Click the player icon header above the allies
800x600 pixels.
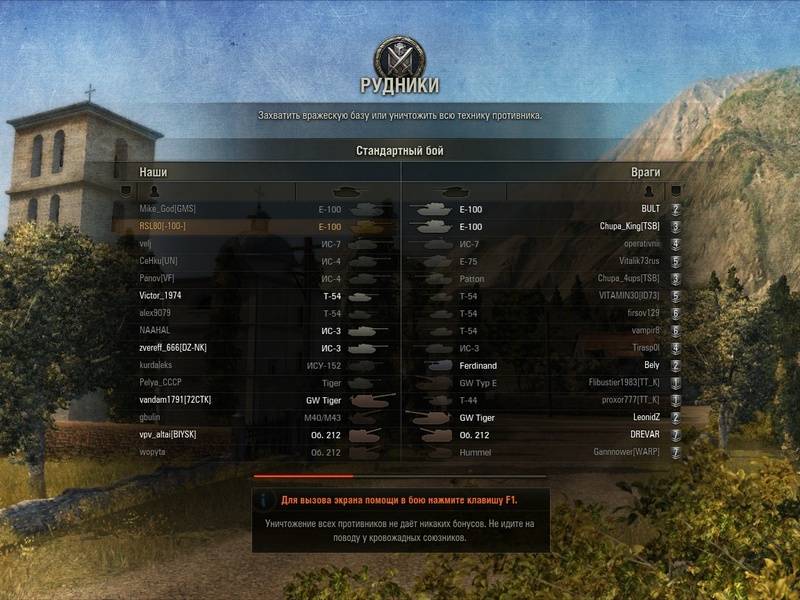pos(154,190)
